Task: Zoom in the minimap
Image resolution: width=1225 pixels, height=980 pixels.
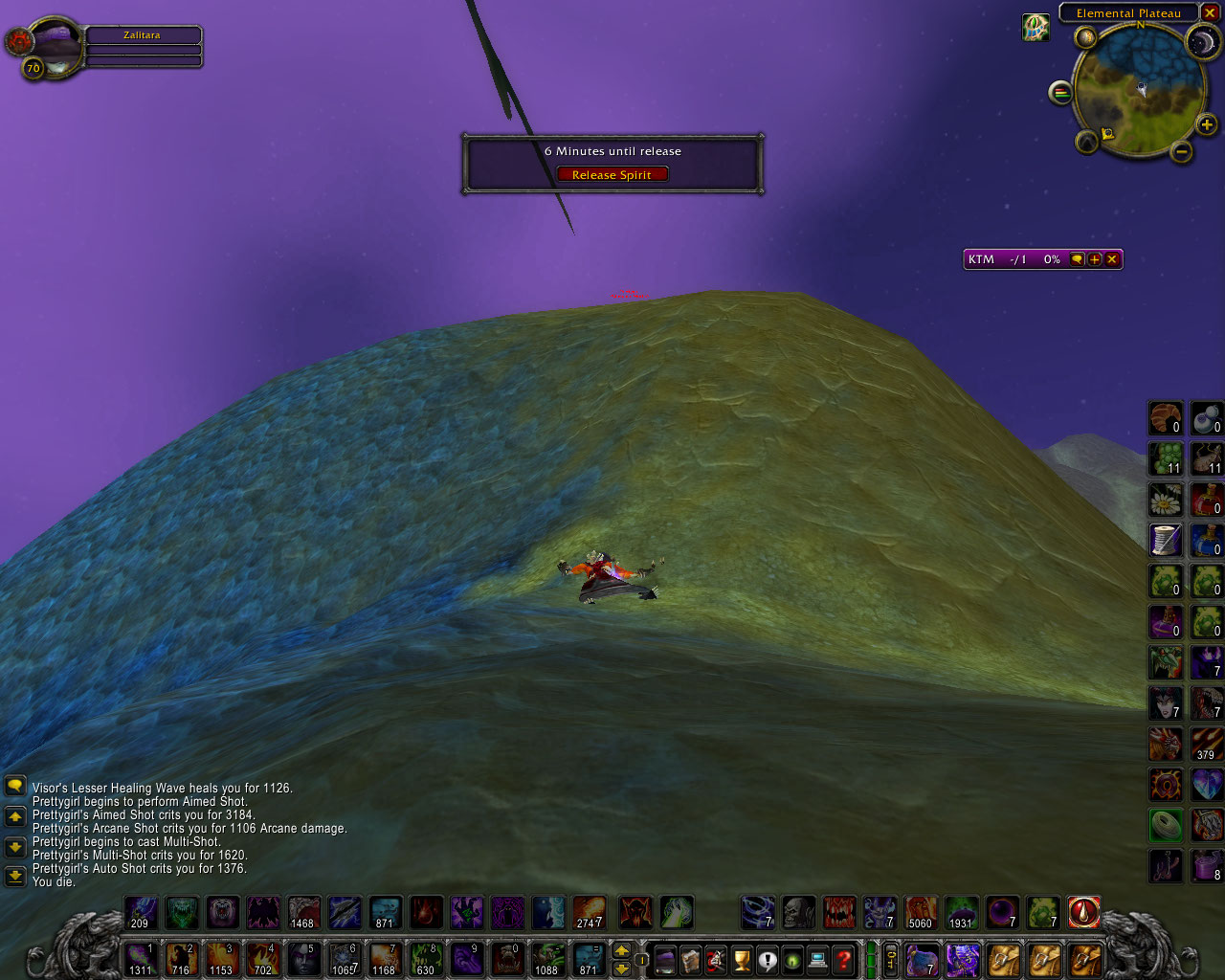Action: 1207,124
